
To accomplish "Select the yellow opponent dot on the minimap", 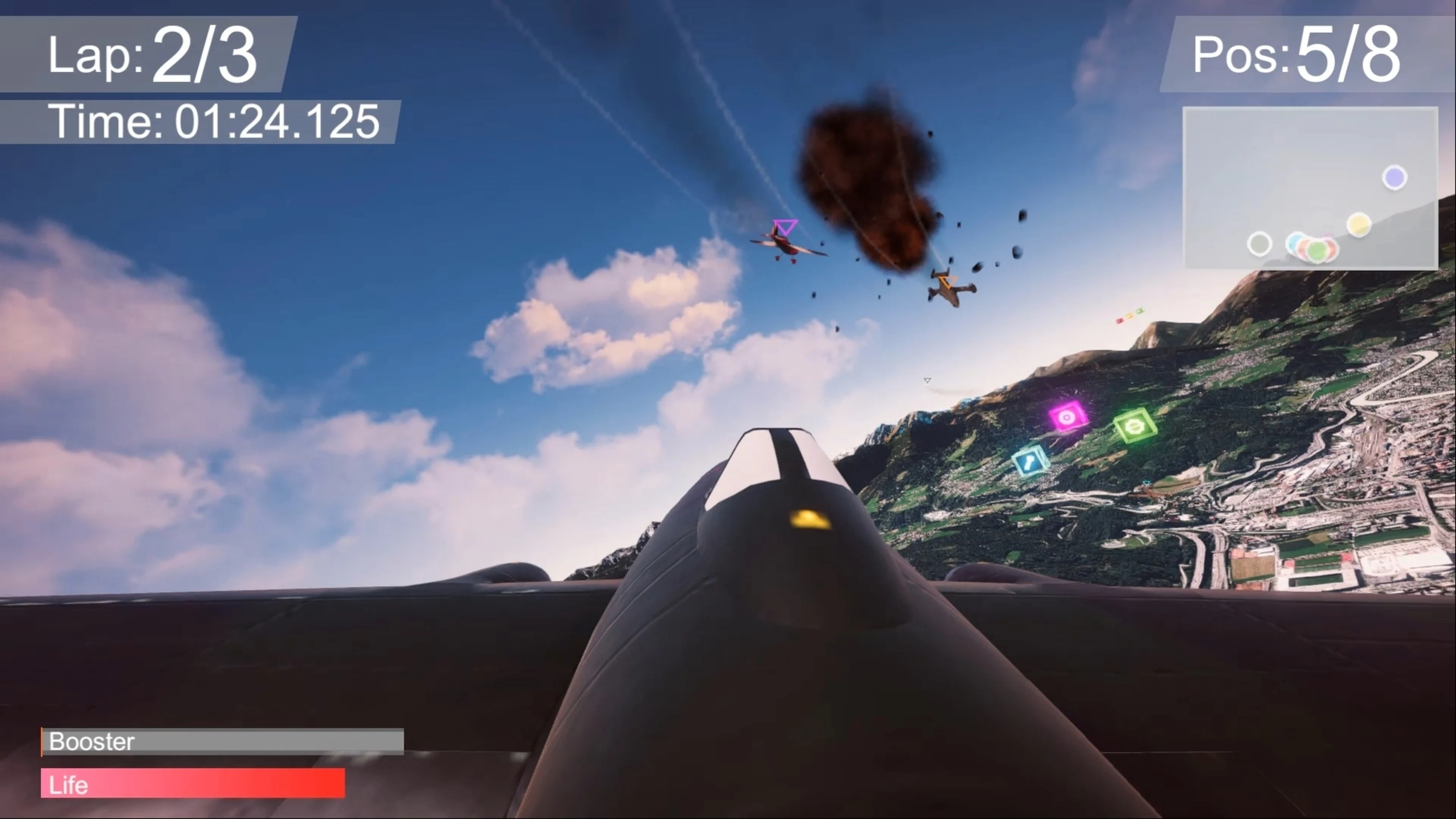I will [x=1359, y=224].
